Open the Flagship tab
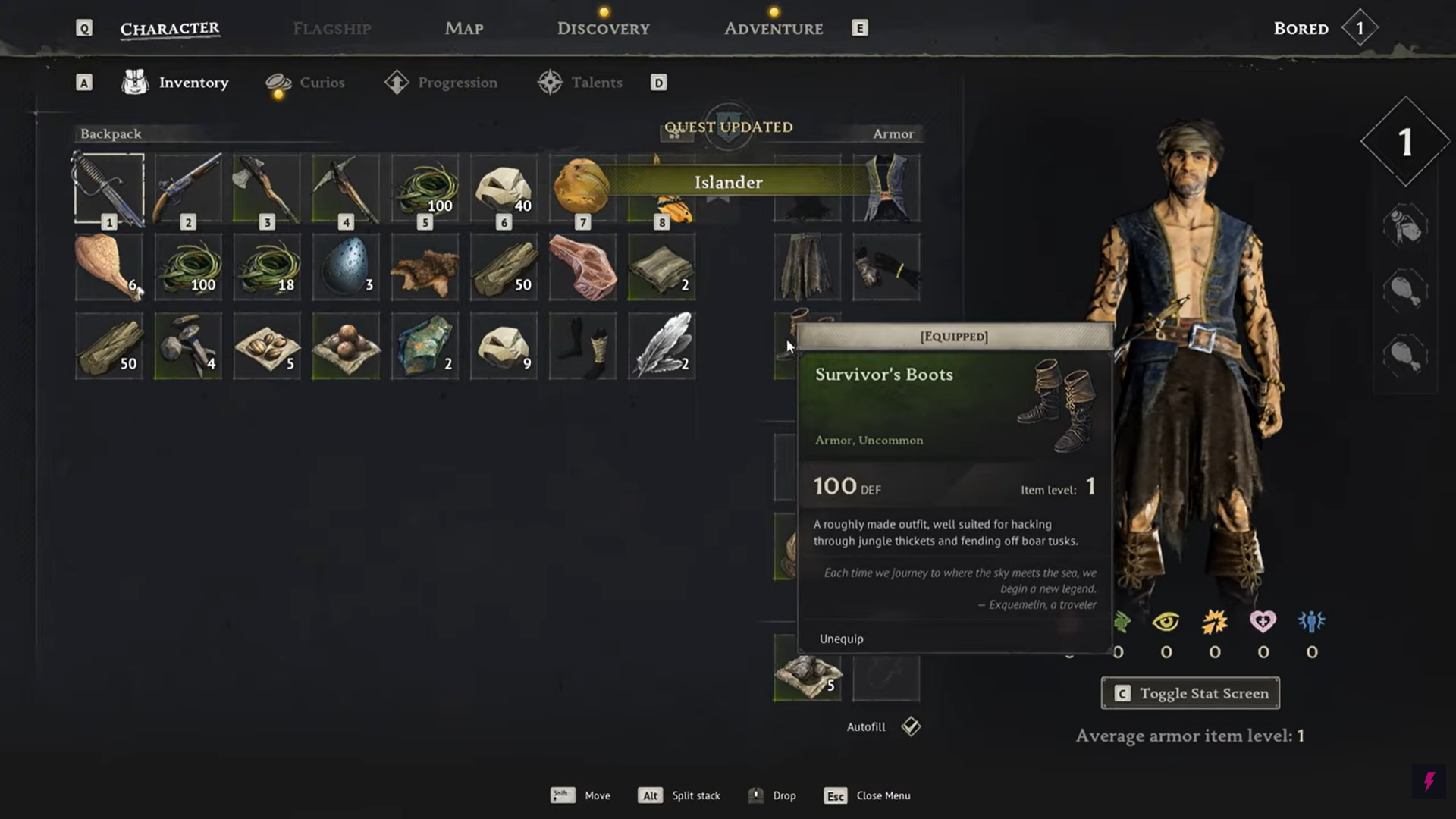The width and height of the screenshot is (1456, 819). click(331, 29)
